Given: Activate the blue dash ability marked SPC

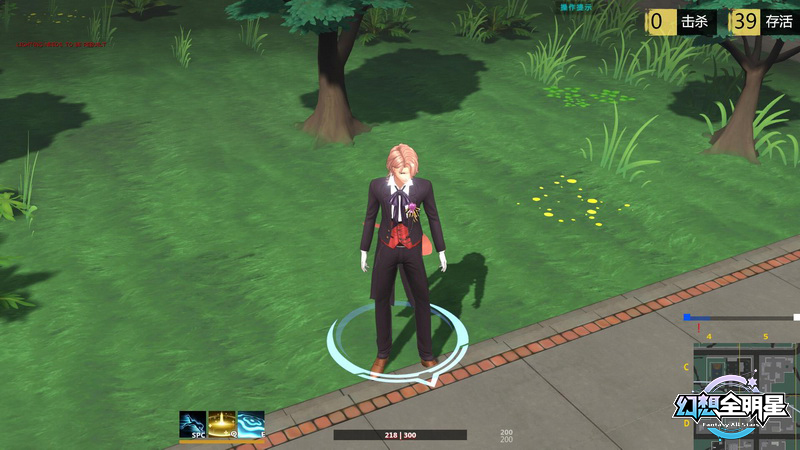Looking at the screenshot, I should (193, 425).
